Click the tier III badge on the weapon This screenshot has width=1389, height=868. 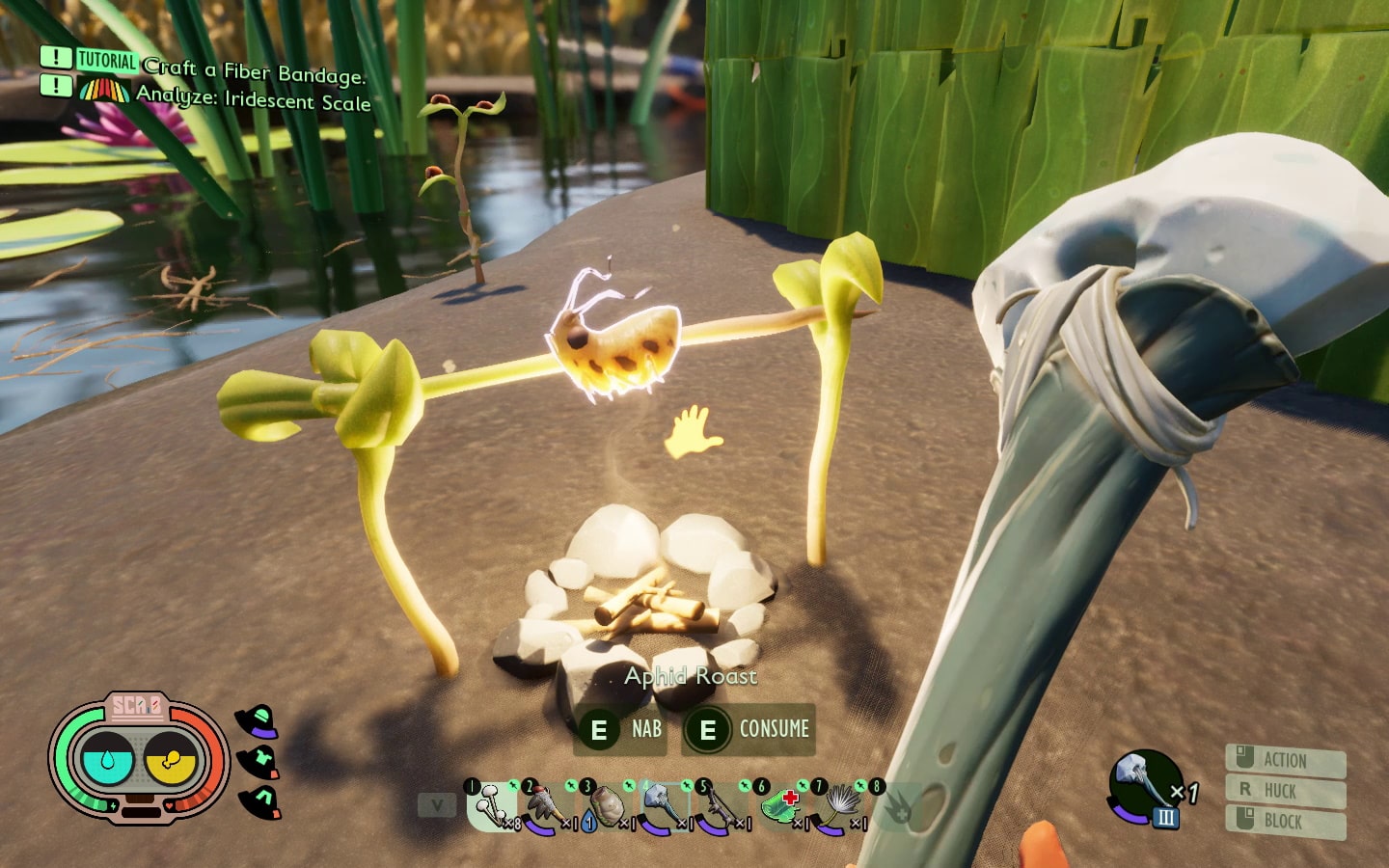point(1167,817)
